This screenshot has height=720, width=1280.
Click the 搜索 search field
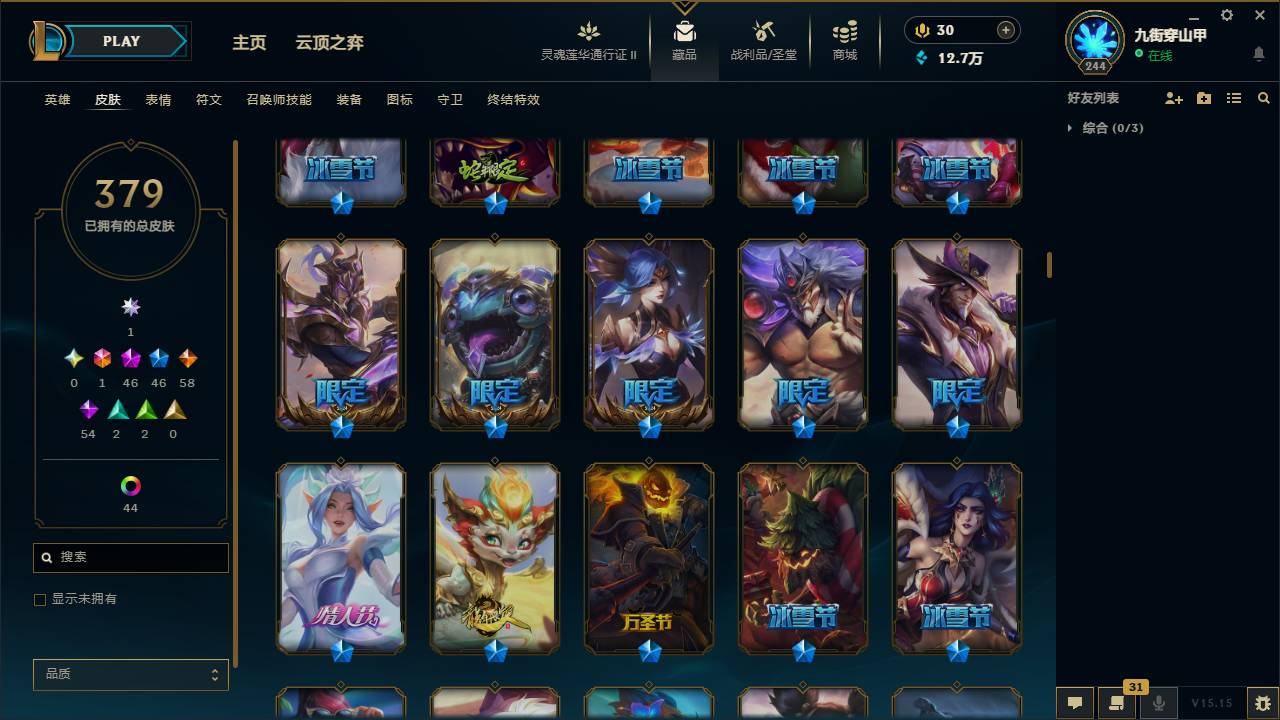[x=130, y=557]
